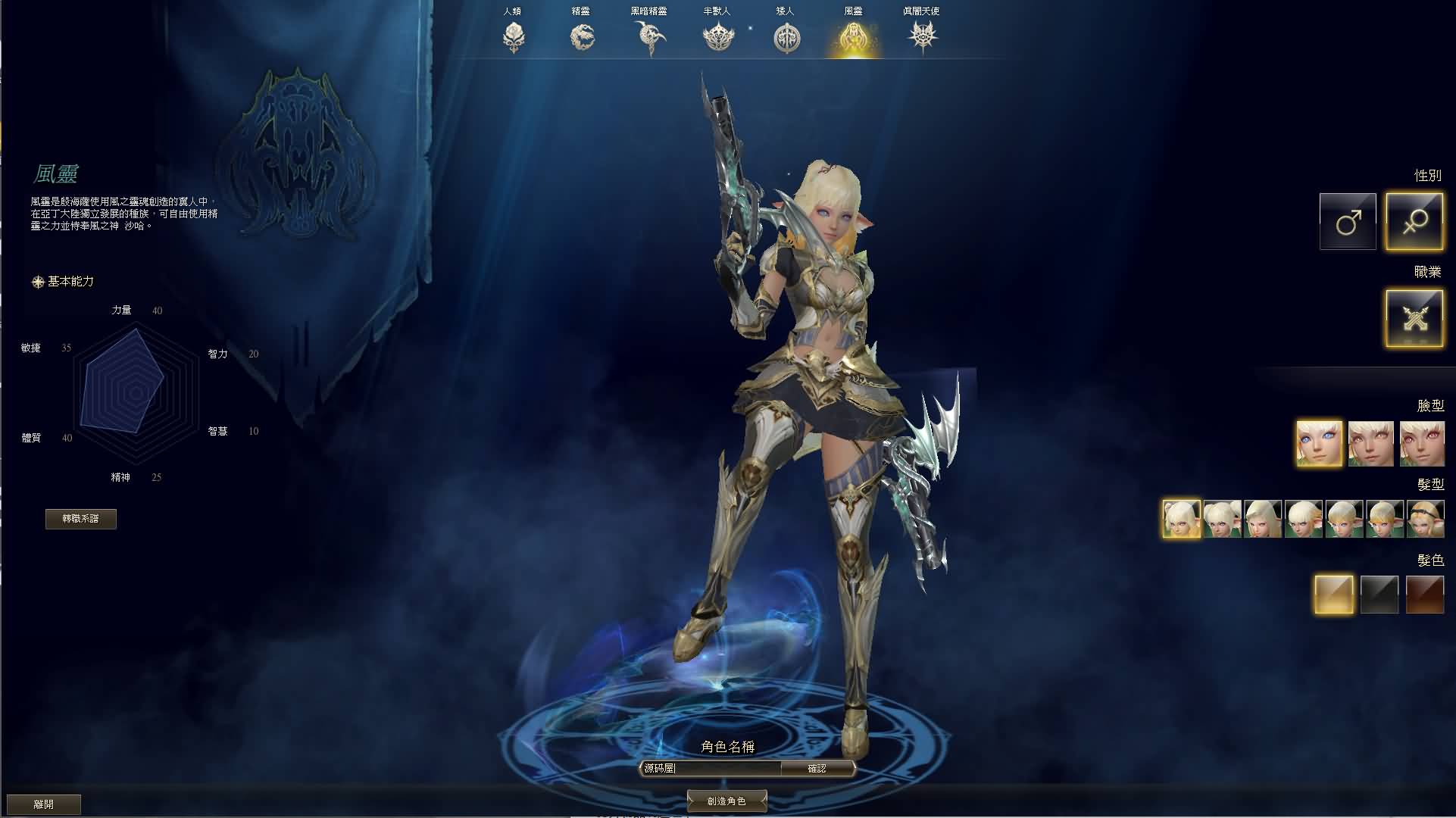Select the 精靈 (Elf) race icon
Viewport: 1456px width, 818px height.
[x=580, y=36]
